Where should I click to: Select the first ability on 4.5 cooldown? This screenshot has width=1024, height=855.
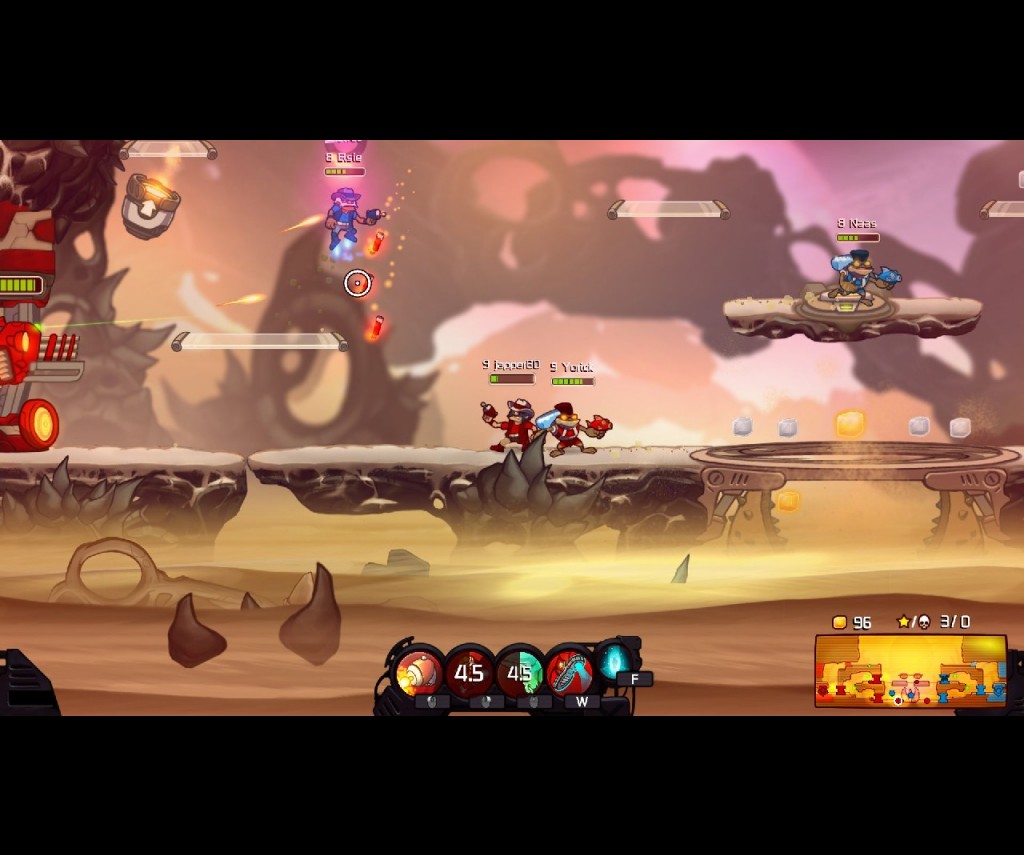tap(470, 672)
